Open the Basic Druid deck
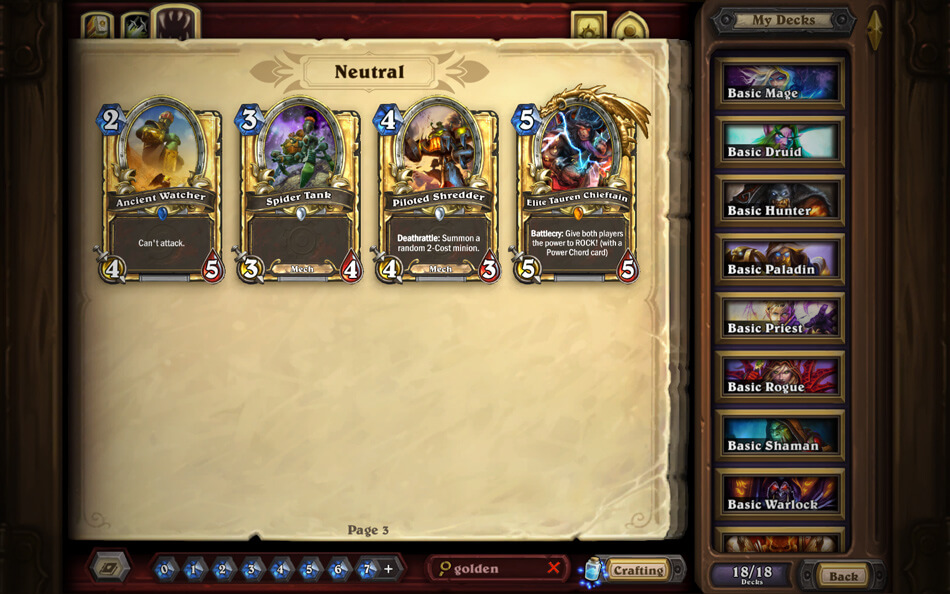Image resolution: width=950 pixels, height=594 pixels. pyautogui.click(x=779, y=143)
